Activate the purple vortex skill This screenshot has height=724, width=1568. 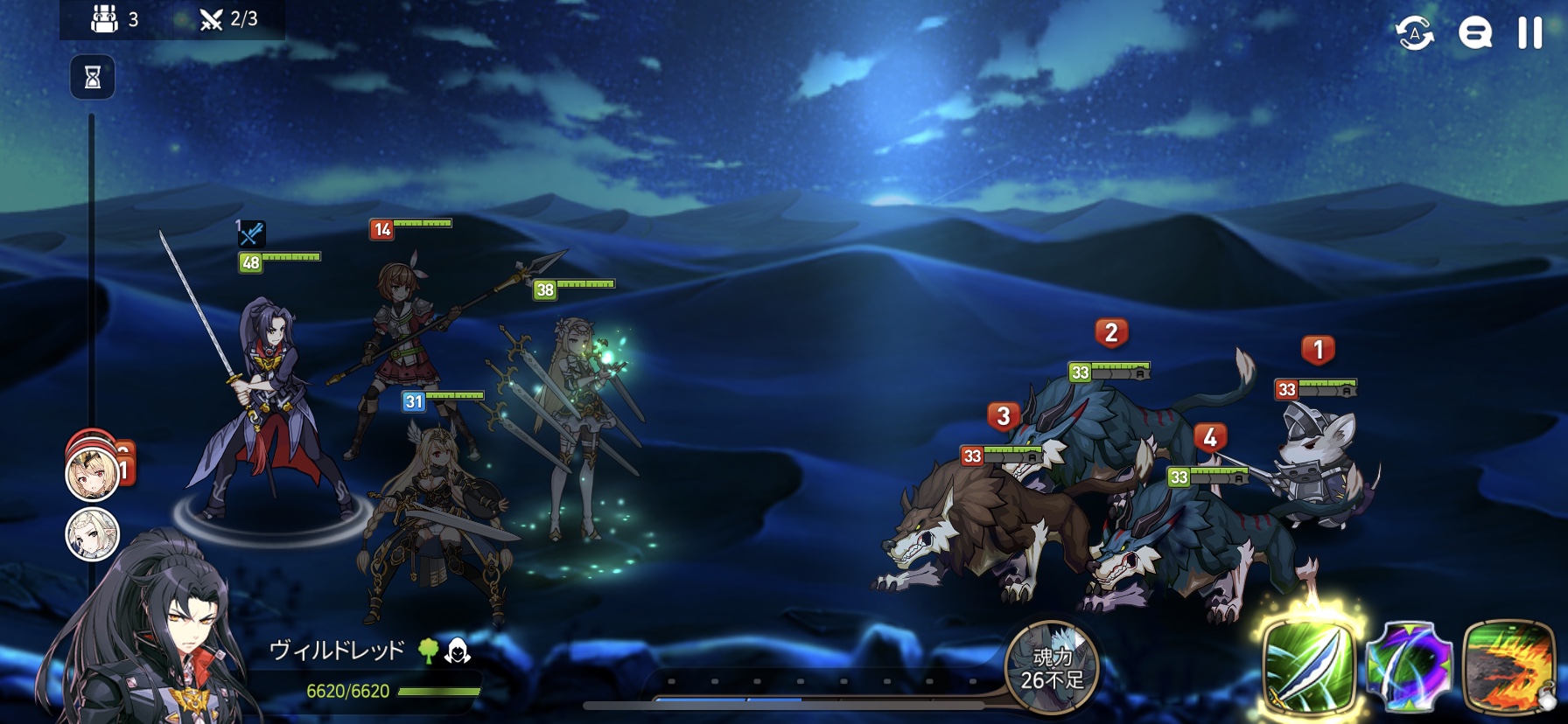[x=1409, y=666]
